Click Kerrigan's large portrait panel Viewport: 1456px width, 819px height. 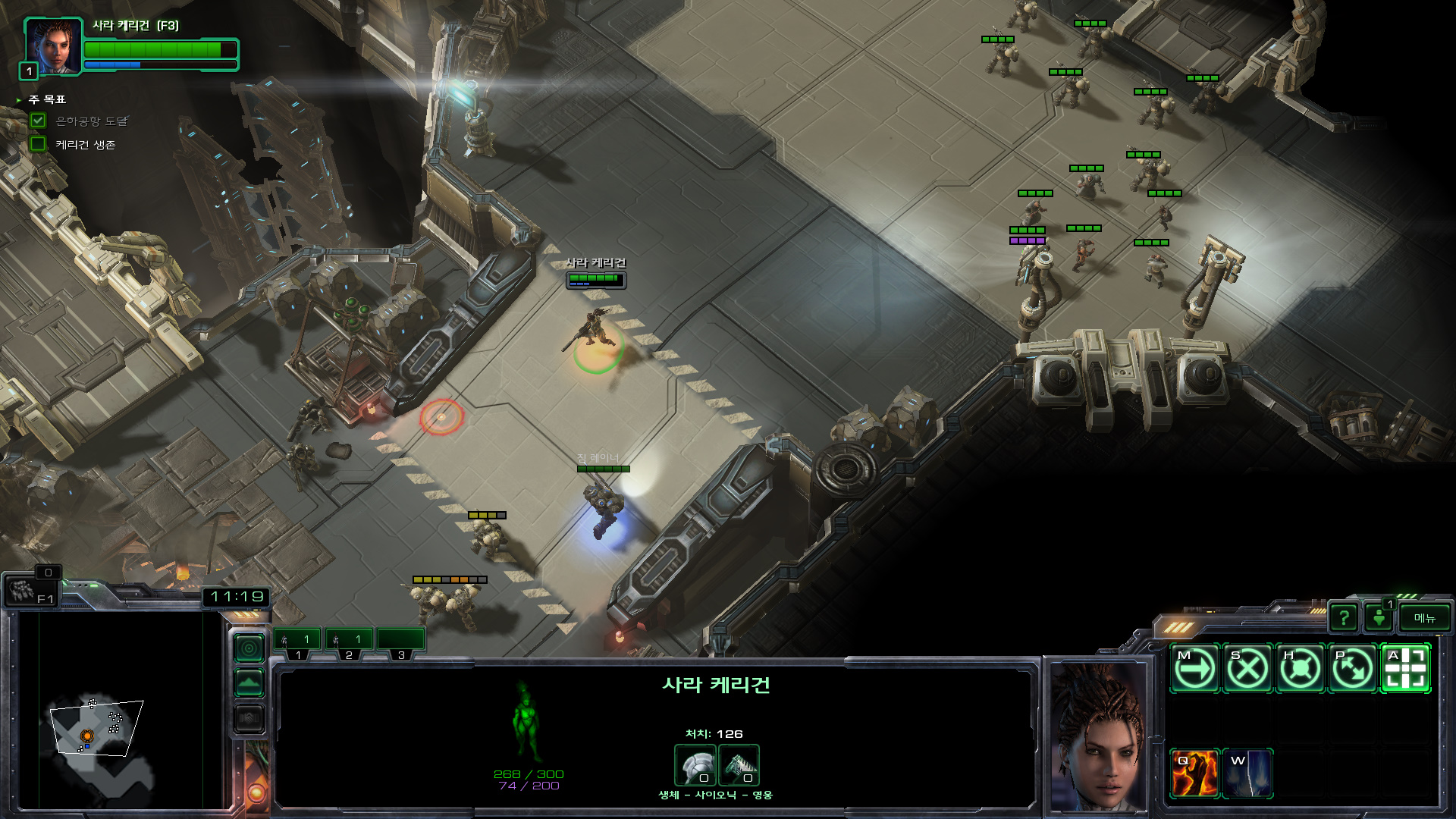pos(1097,736)
